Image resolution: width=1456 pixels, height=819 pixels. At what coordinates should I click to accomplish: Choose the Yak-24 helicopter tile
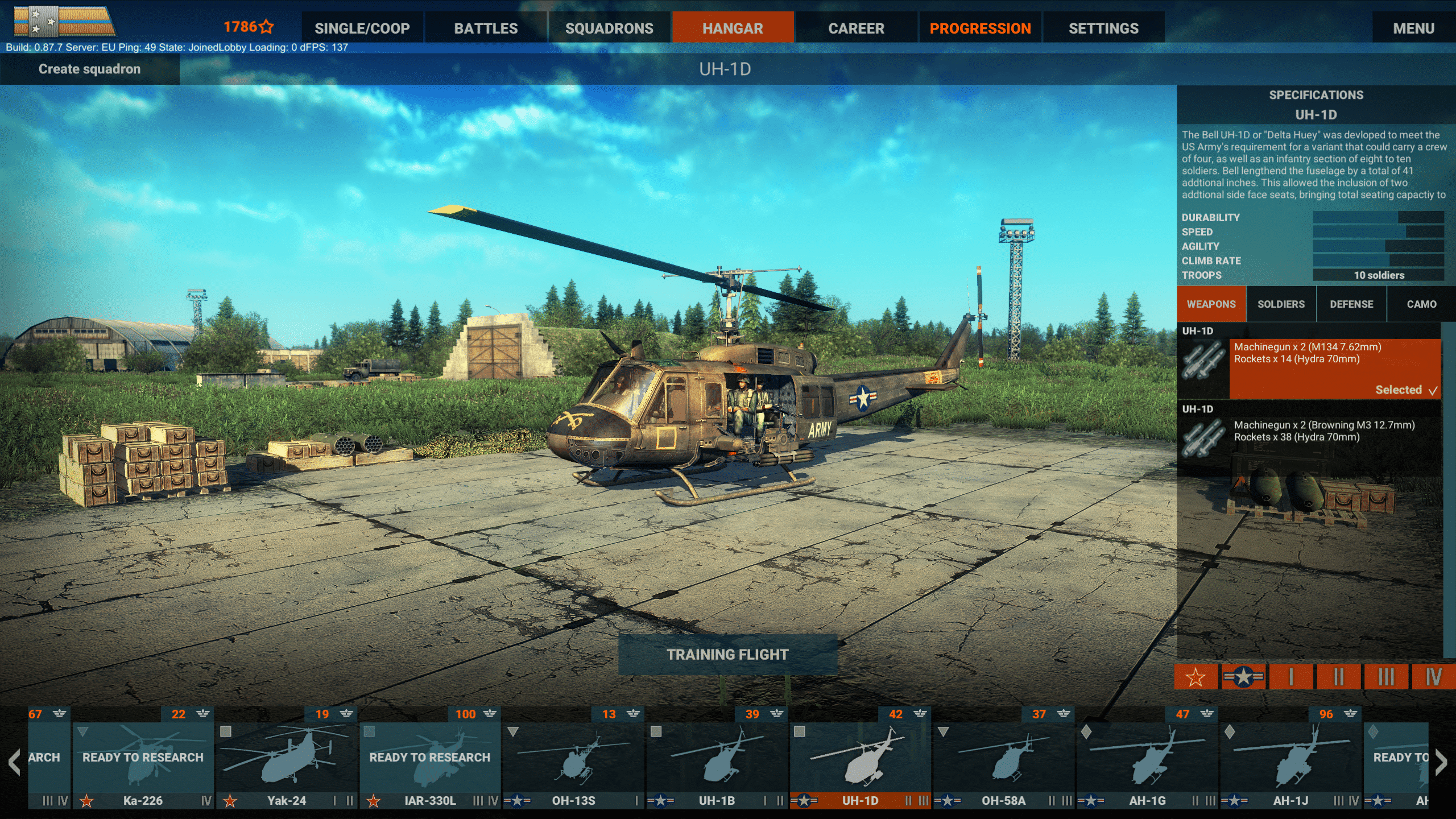pos(287,759)
